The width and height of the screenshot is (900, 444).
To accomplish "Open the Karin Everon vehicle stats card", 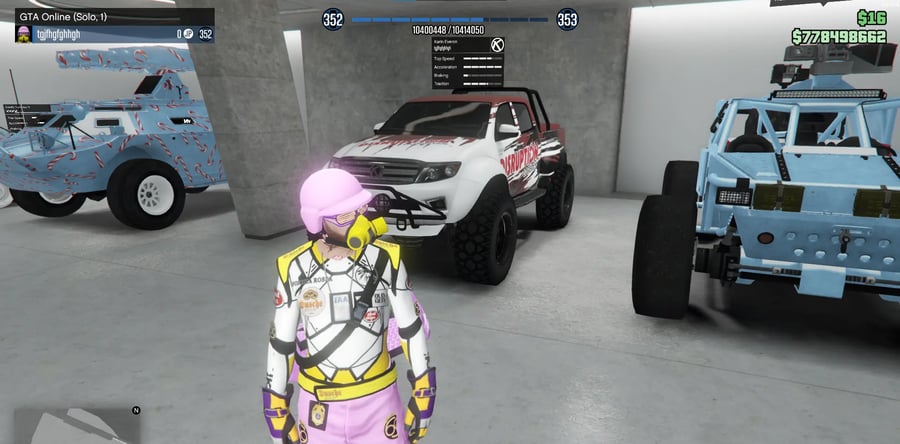I will point(469,62).
